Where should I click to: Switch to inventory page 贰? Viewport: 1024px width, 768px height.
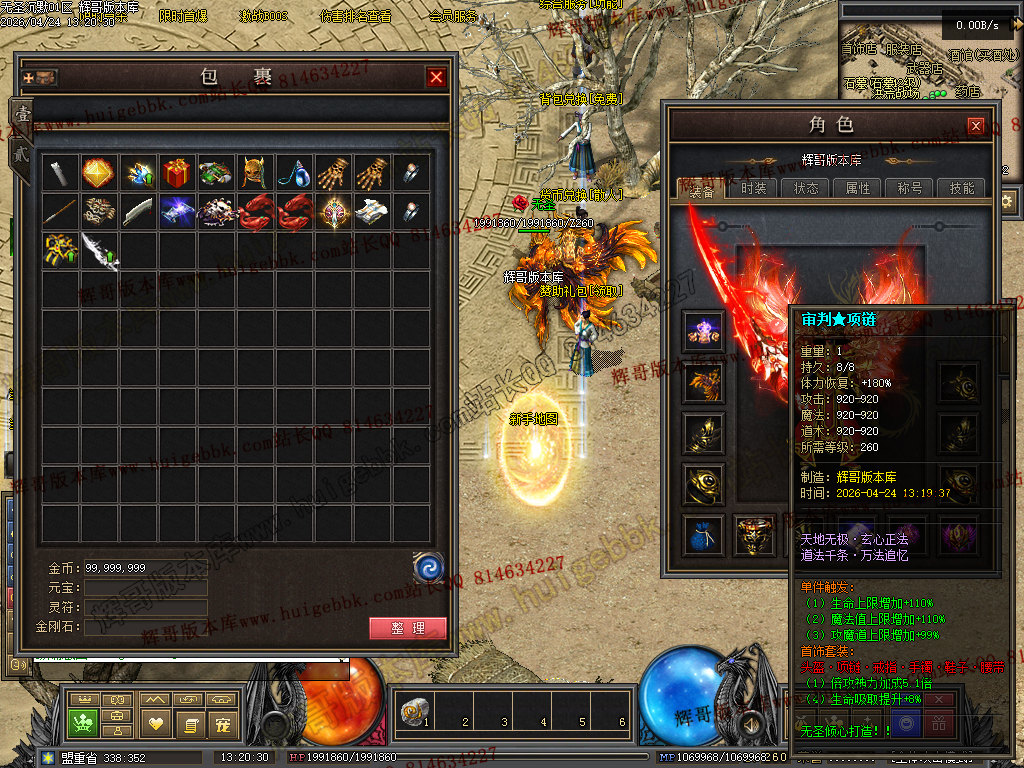(x=19, y=153)
